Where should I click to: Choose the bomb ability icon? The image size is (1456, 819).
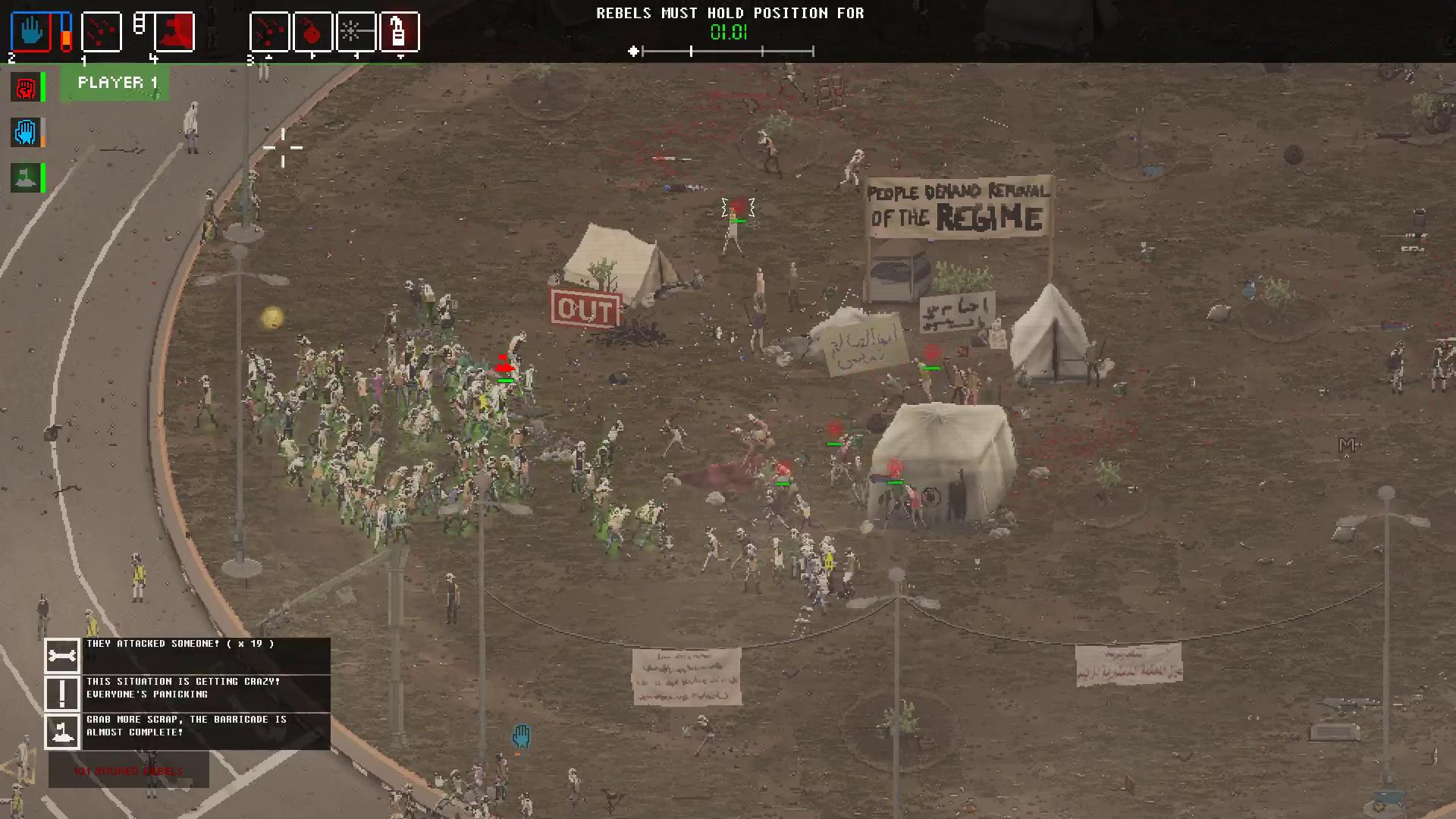[314, 31]
